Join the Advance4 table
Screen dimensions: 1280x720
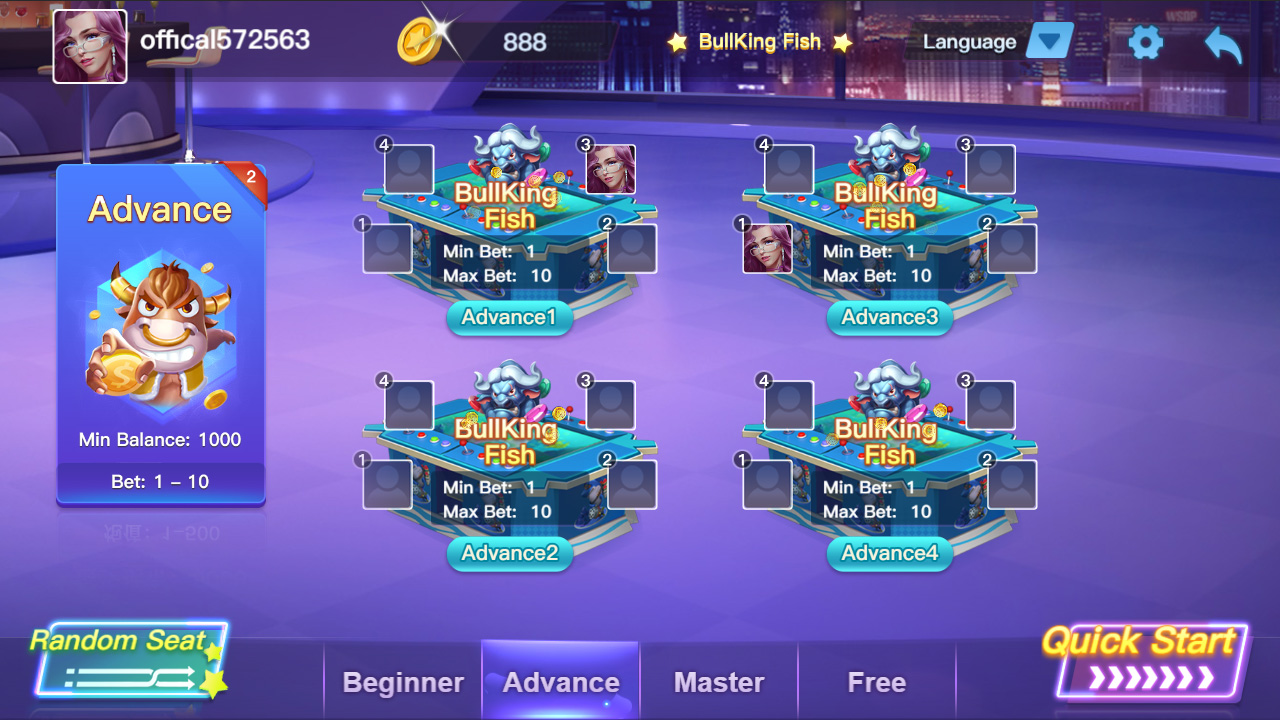(889, 553)
